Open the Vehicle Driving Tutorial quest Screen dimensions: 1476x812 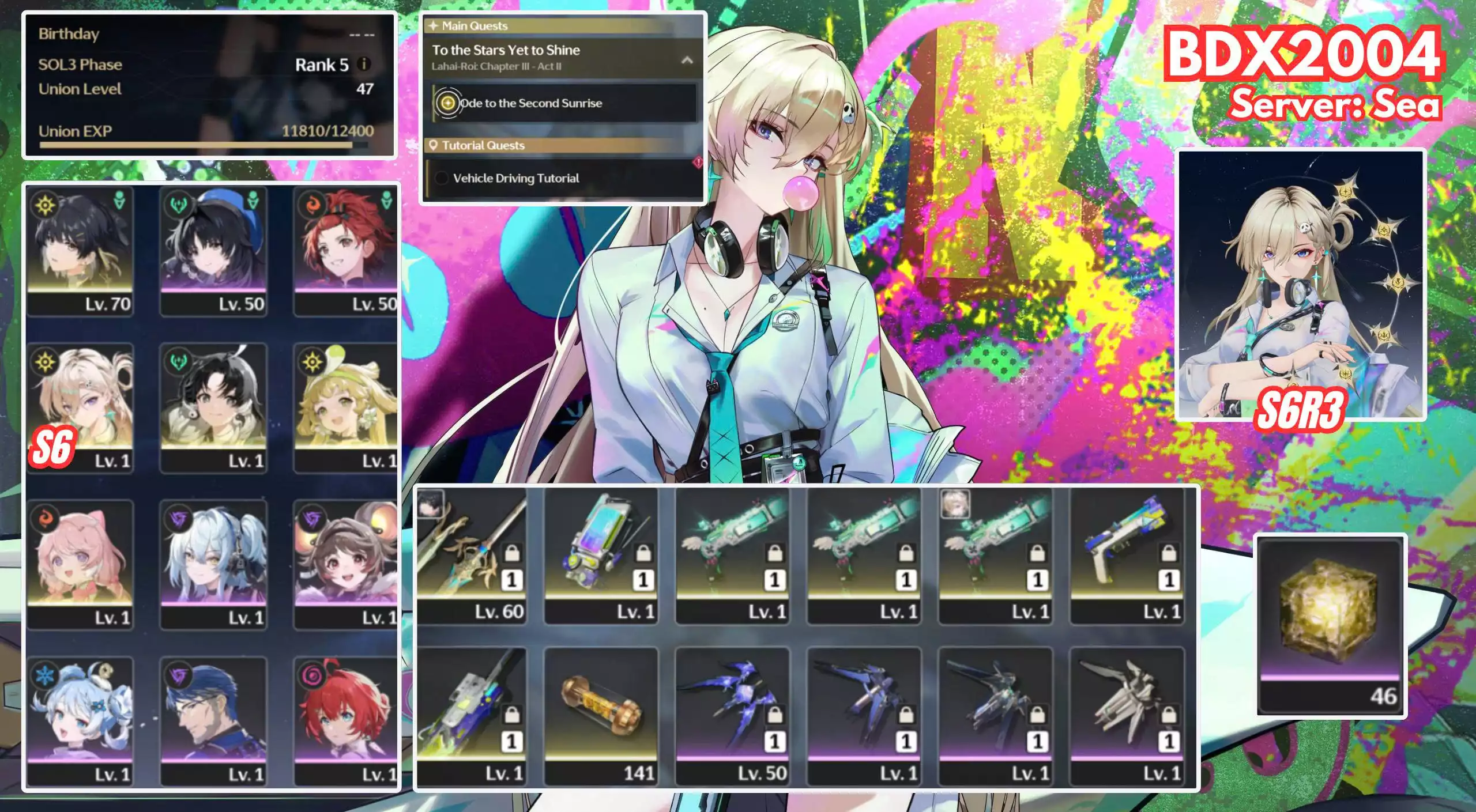click(x=515, y=178)
